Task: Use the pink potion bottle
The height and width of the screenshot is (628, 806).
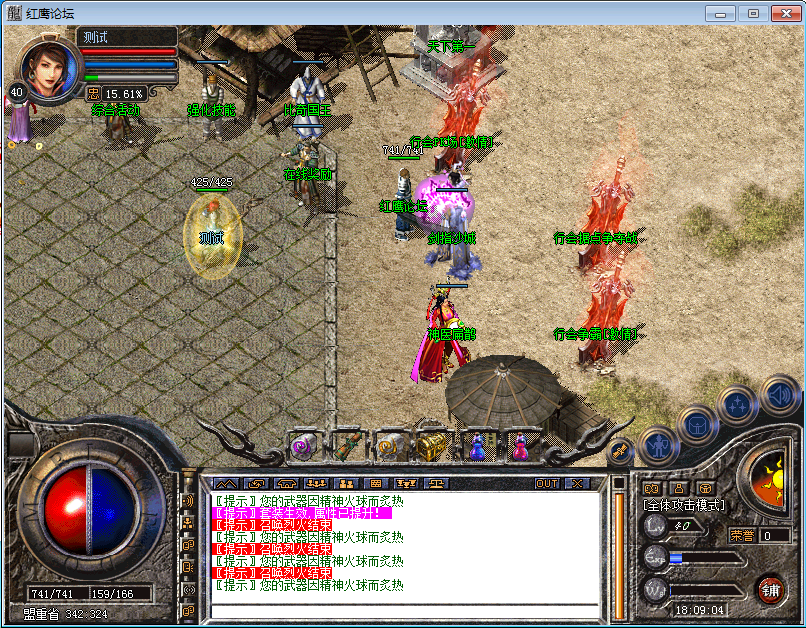Action: [x=519, y=445]
